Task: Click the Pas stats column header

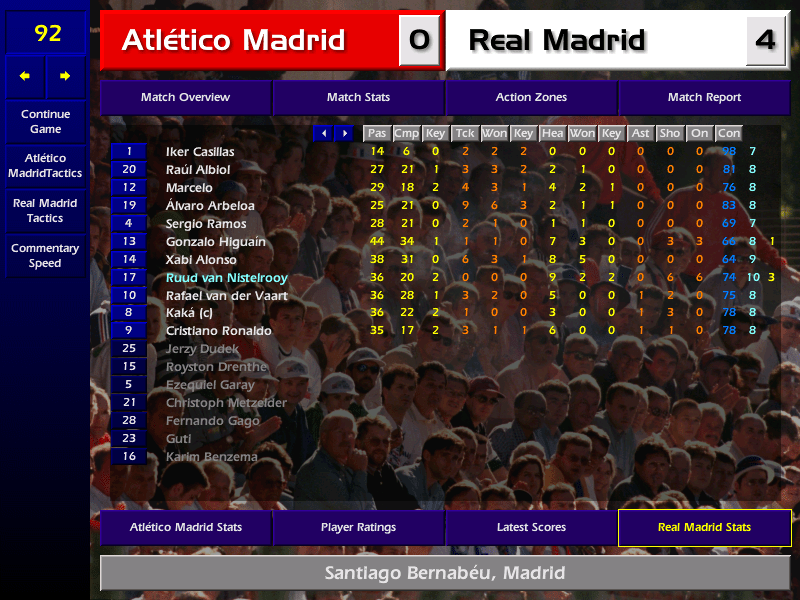Action: [376, 133]
